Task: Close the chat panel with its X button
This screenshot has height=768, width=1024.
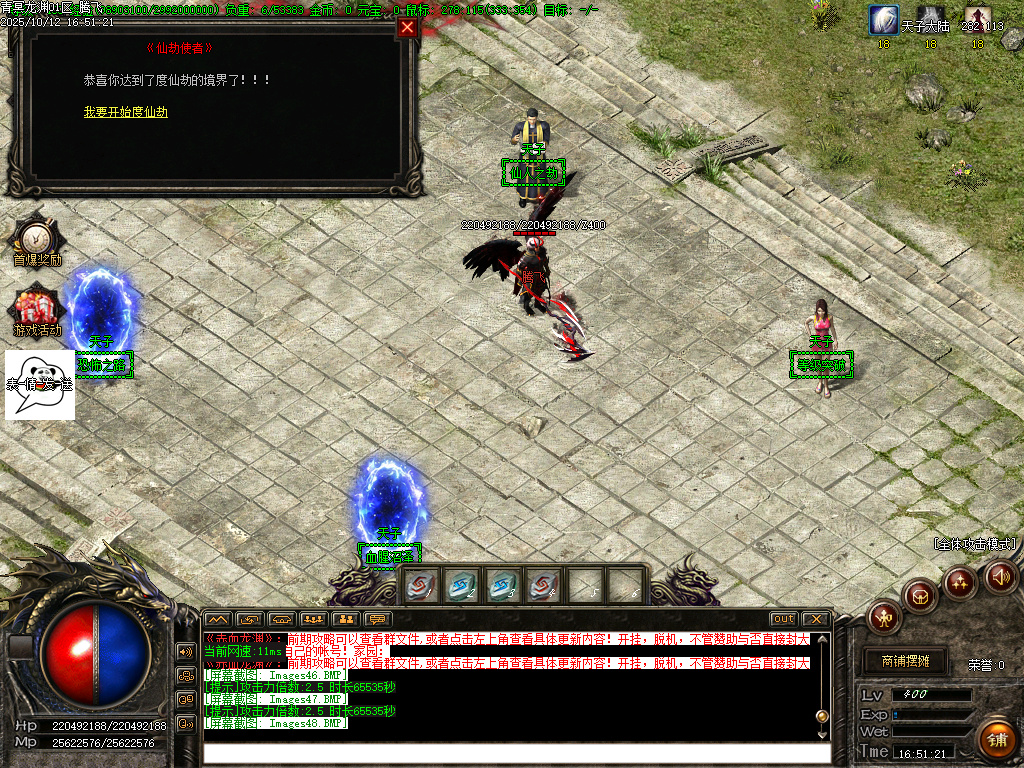Action: (x=816, y=619)
